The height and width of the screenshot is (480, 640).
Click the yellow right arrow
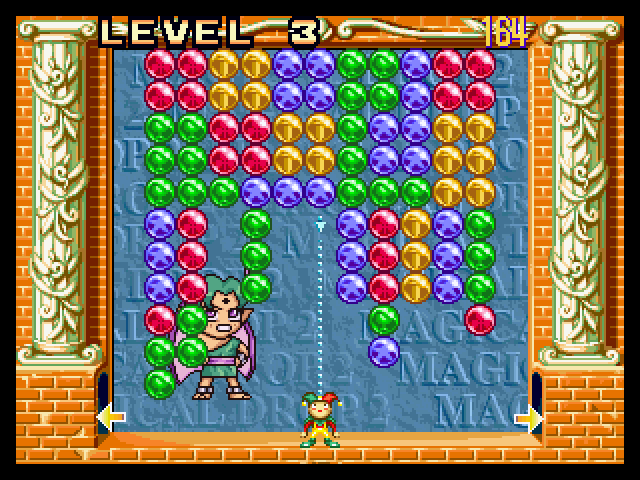(x=529, y=415)
